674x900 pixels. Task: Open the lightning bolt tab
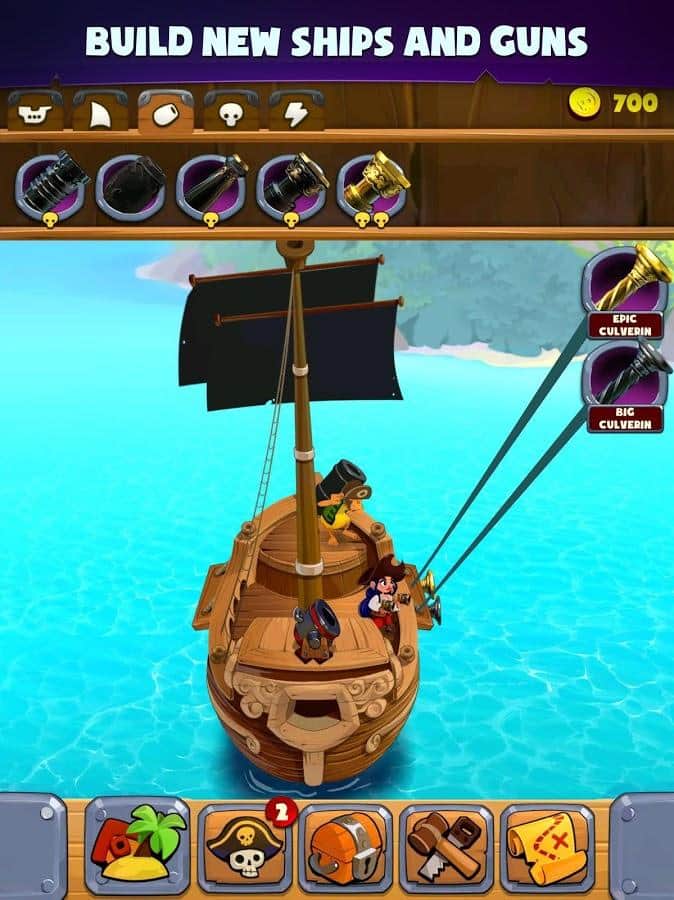pos(296,113)
